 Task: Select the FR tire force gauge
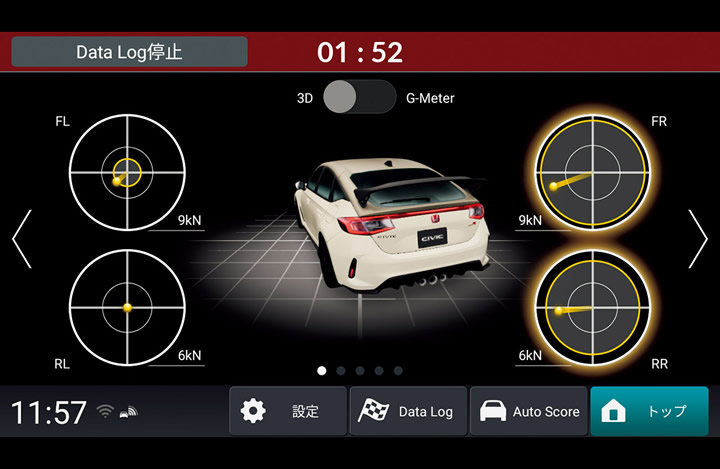(592, 172)
